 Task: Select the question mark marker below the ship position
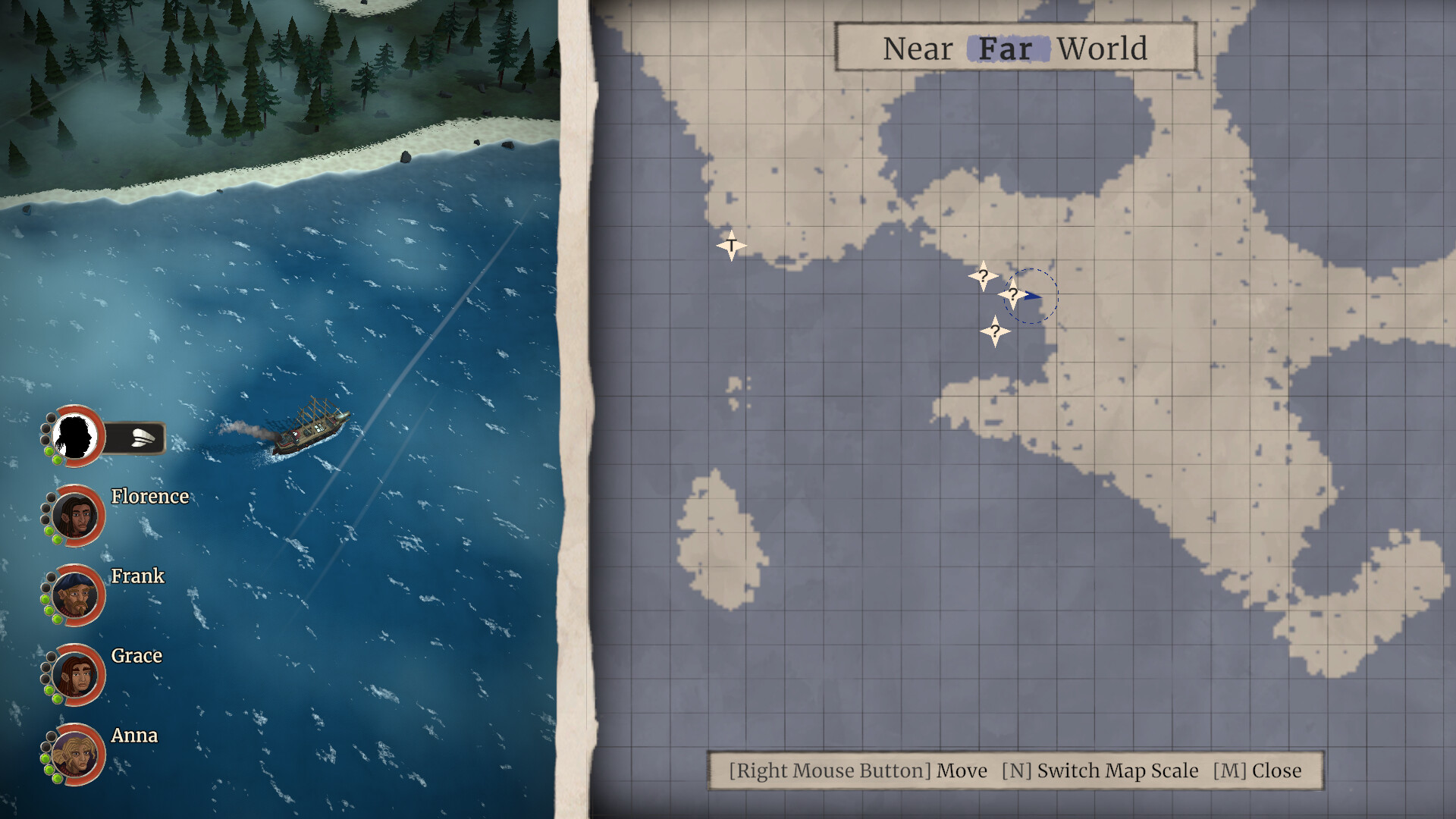tap(996, 329)
